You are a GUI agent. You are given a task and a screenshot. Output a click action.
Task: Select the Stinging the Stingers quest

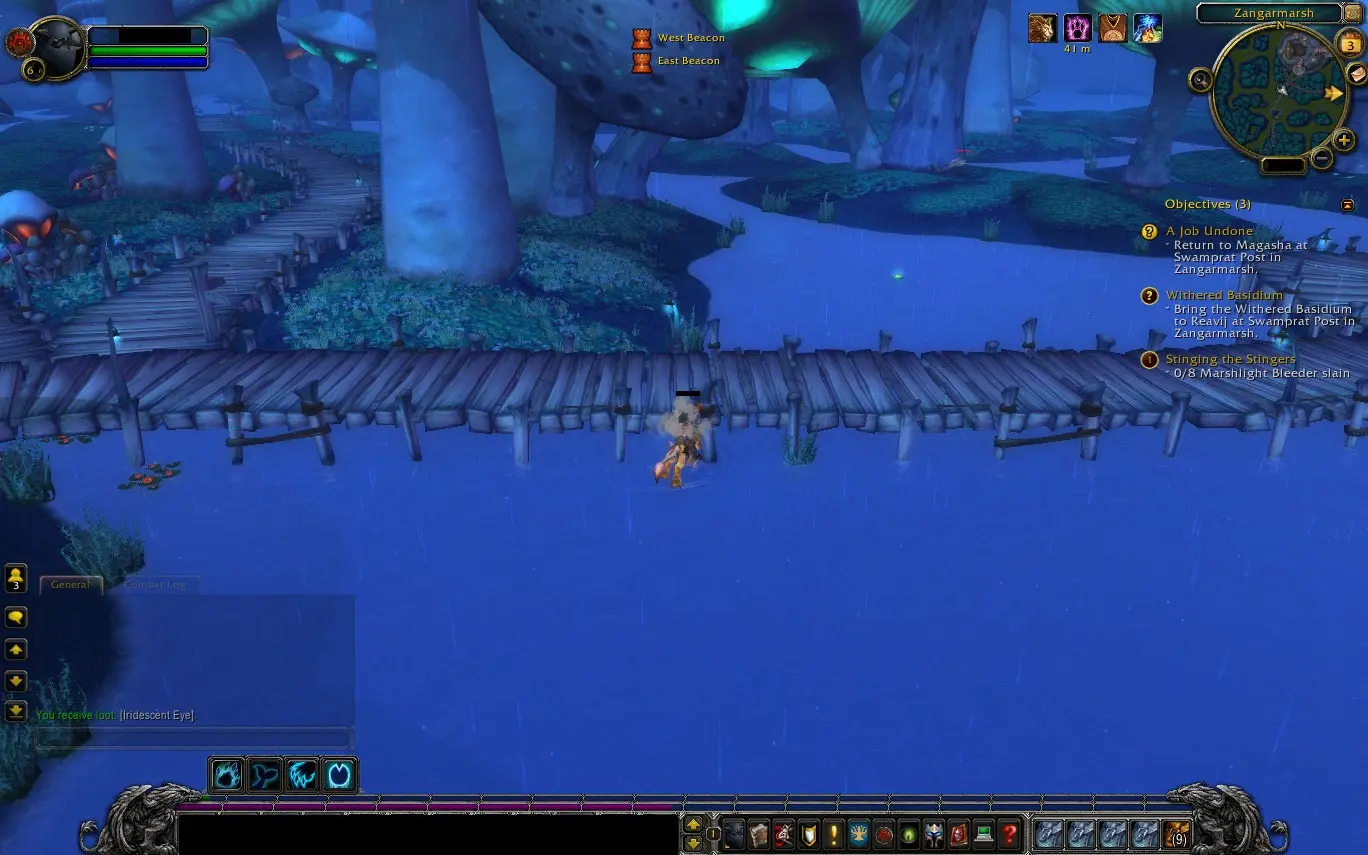(x=1230, y=359)
